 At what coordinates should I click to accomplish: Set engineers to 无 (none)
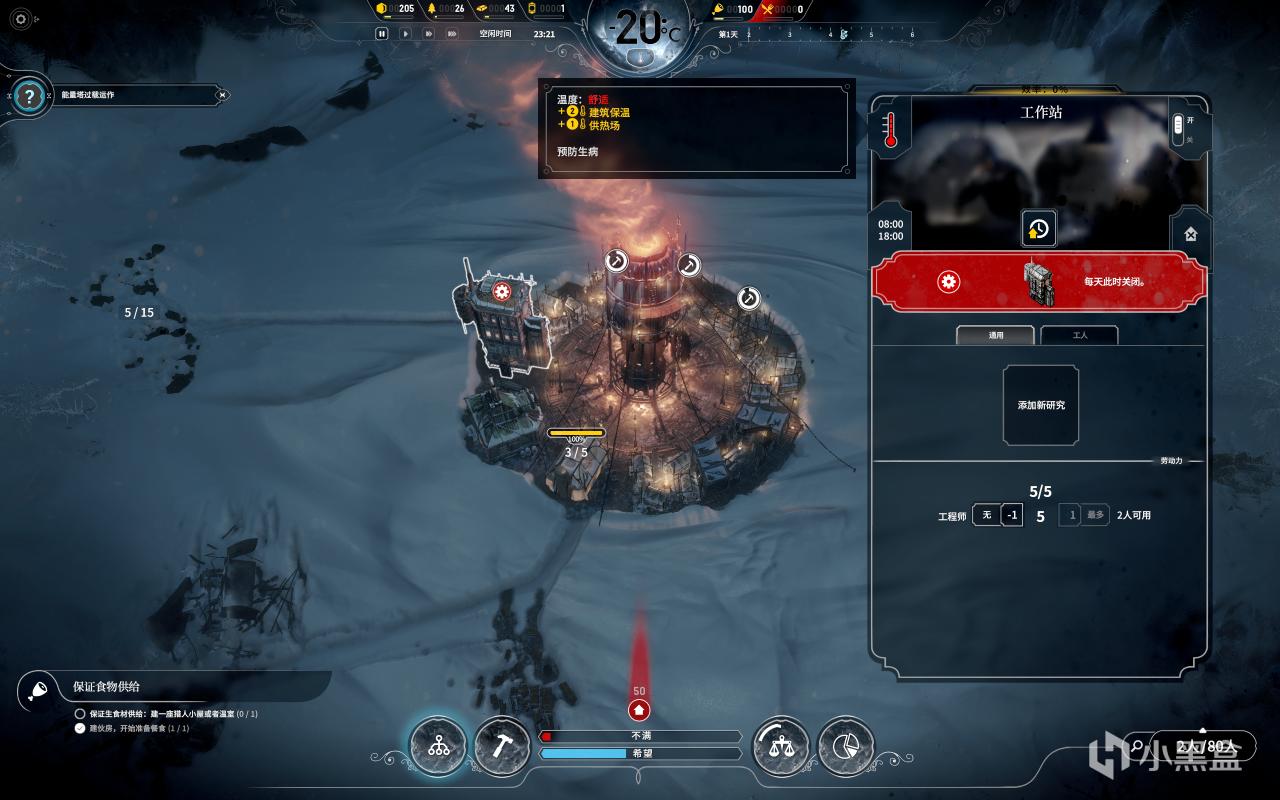tap(986, 515)
